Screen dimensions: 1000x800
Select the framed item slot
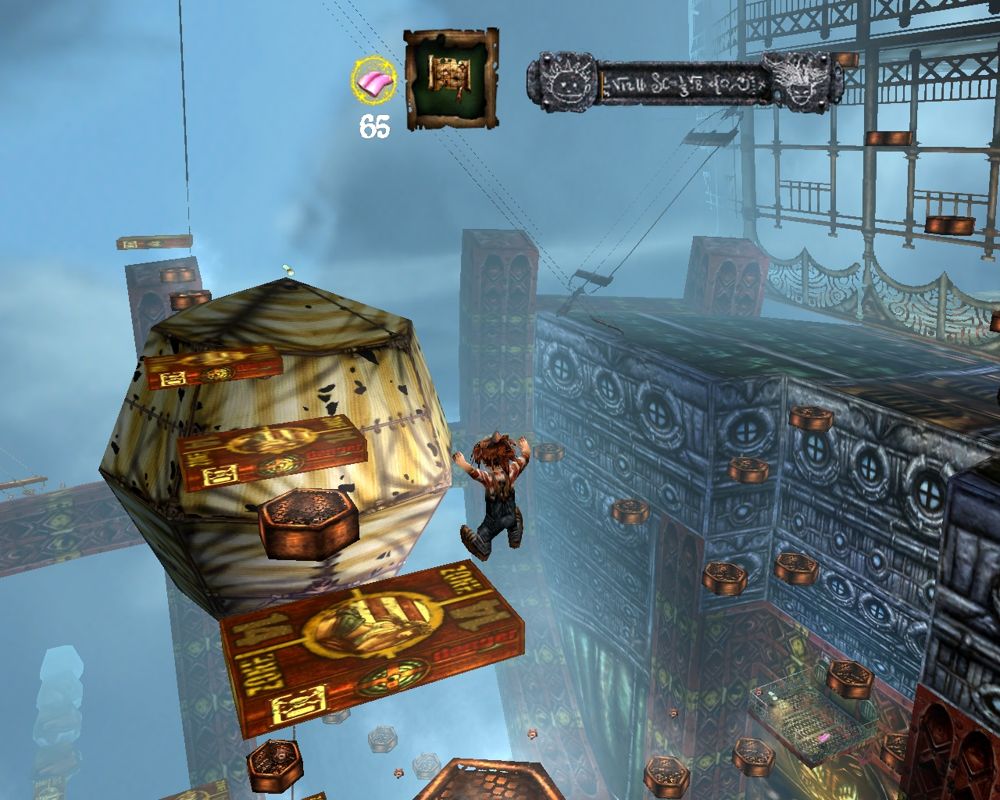(451, 79)
